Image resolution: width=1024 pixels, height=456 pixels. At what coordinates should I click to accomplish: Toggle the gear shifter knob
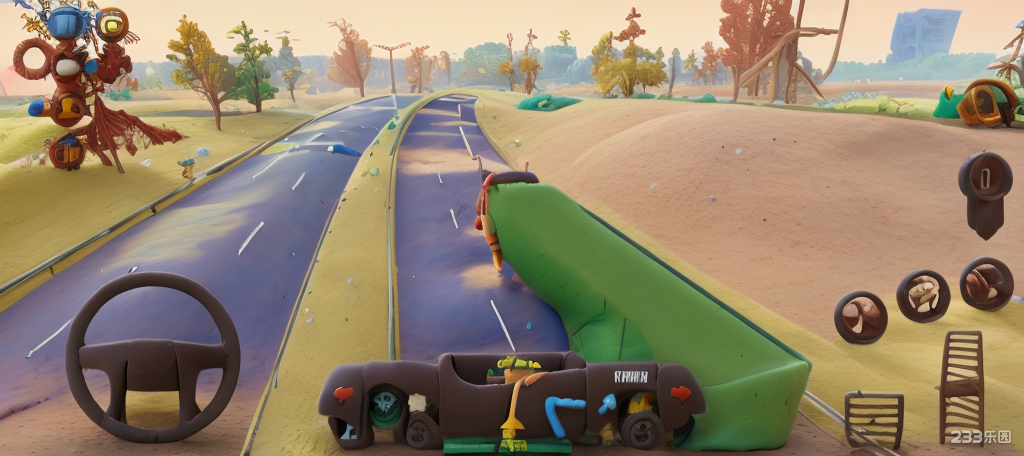pos(984,190)
